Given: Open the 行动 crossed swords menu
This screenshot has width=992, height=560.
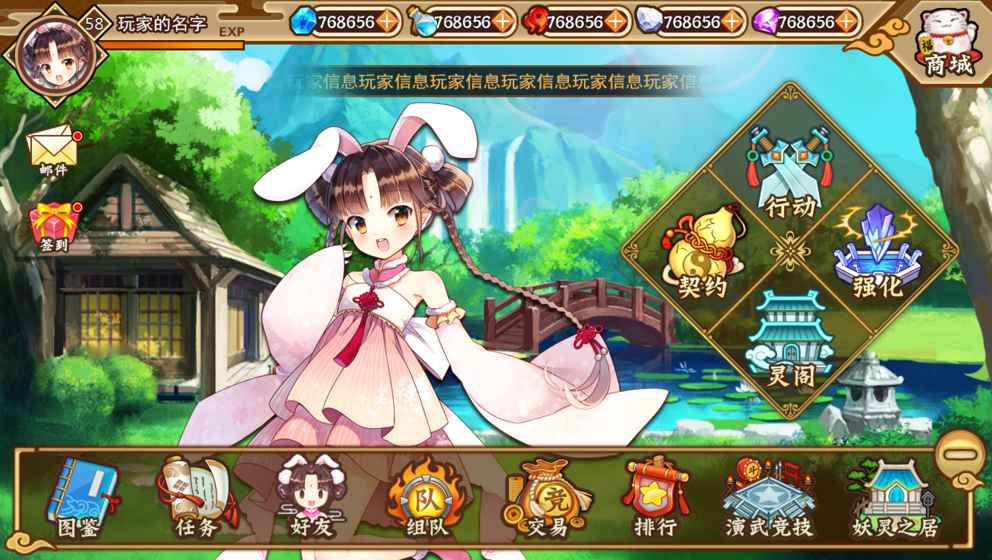Looking at the screenshot, I should [790, 168].
